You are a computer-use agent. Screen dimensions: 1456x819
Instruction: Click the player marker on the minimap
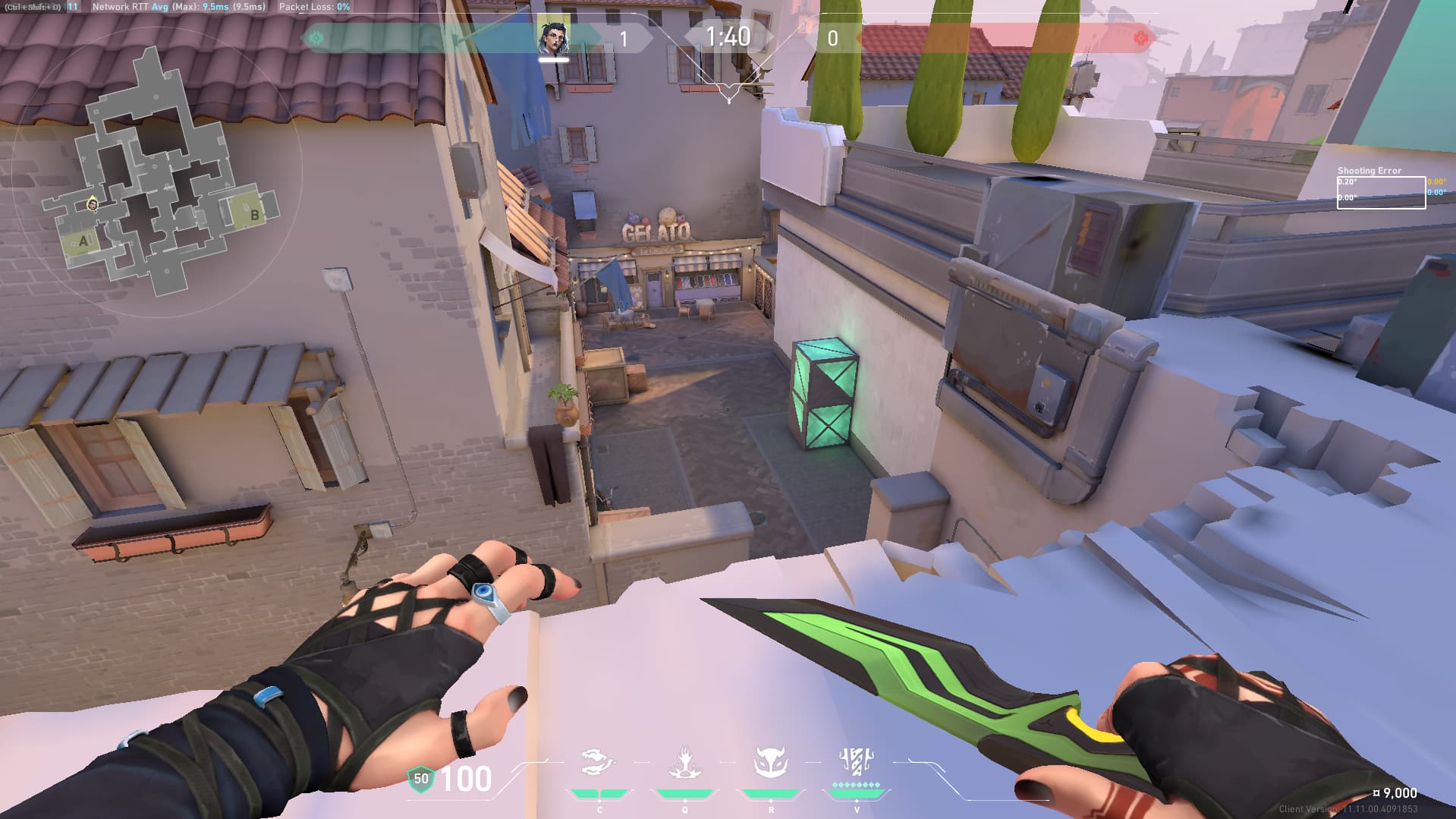(93, 203)
